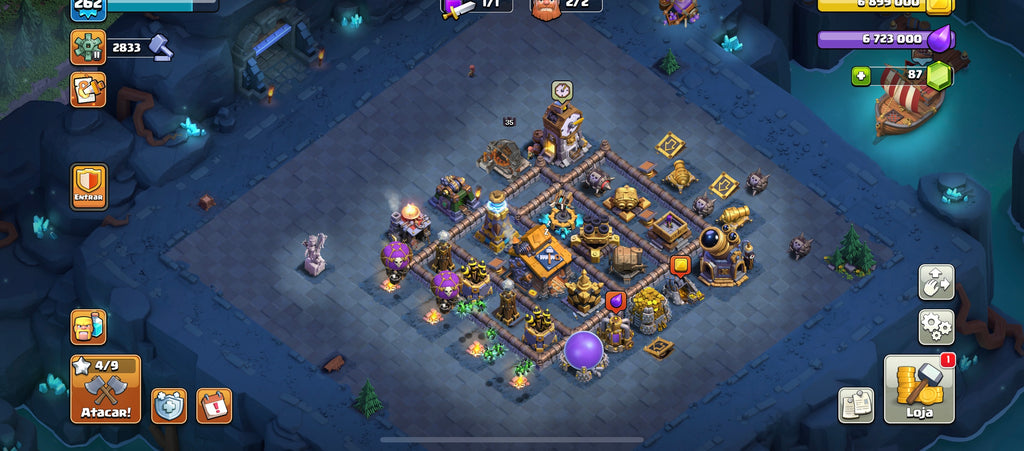
Task: Tap the master builder head icon
Action: point(546,8)
